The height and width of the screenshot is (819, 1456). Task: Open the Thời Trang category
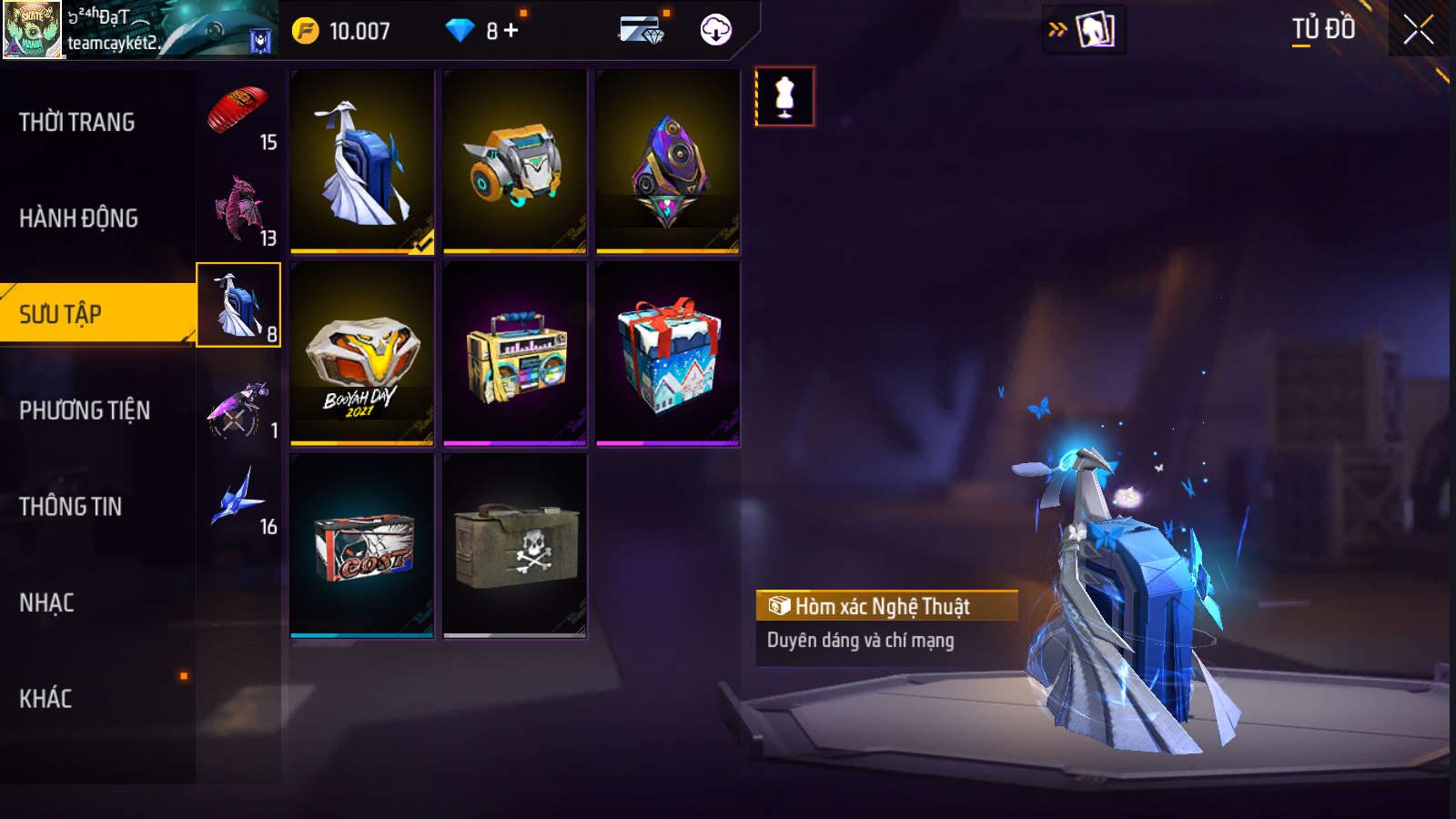point(77,122)
